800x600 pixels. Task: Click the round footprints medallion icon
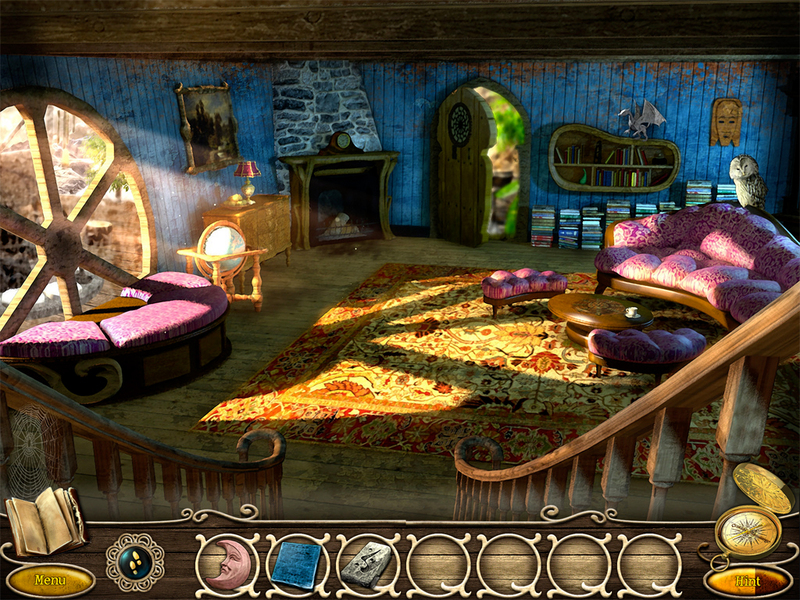coord(135,561)
